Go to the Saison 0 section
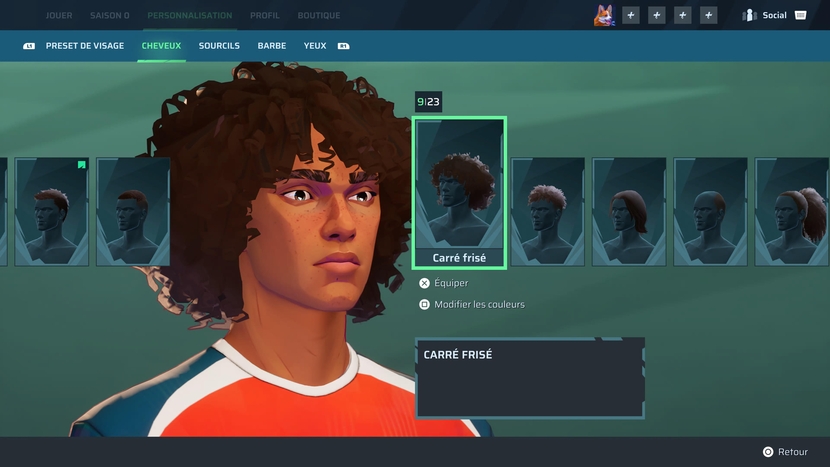This screenshot has height=467, width=830. (x=109, y=16)
